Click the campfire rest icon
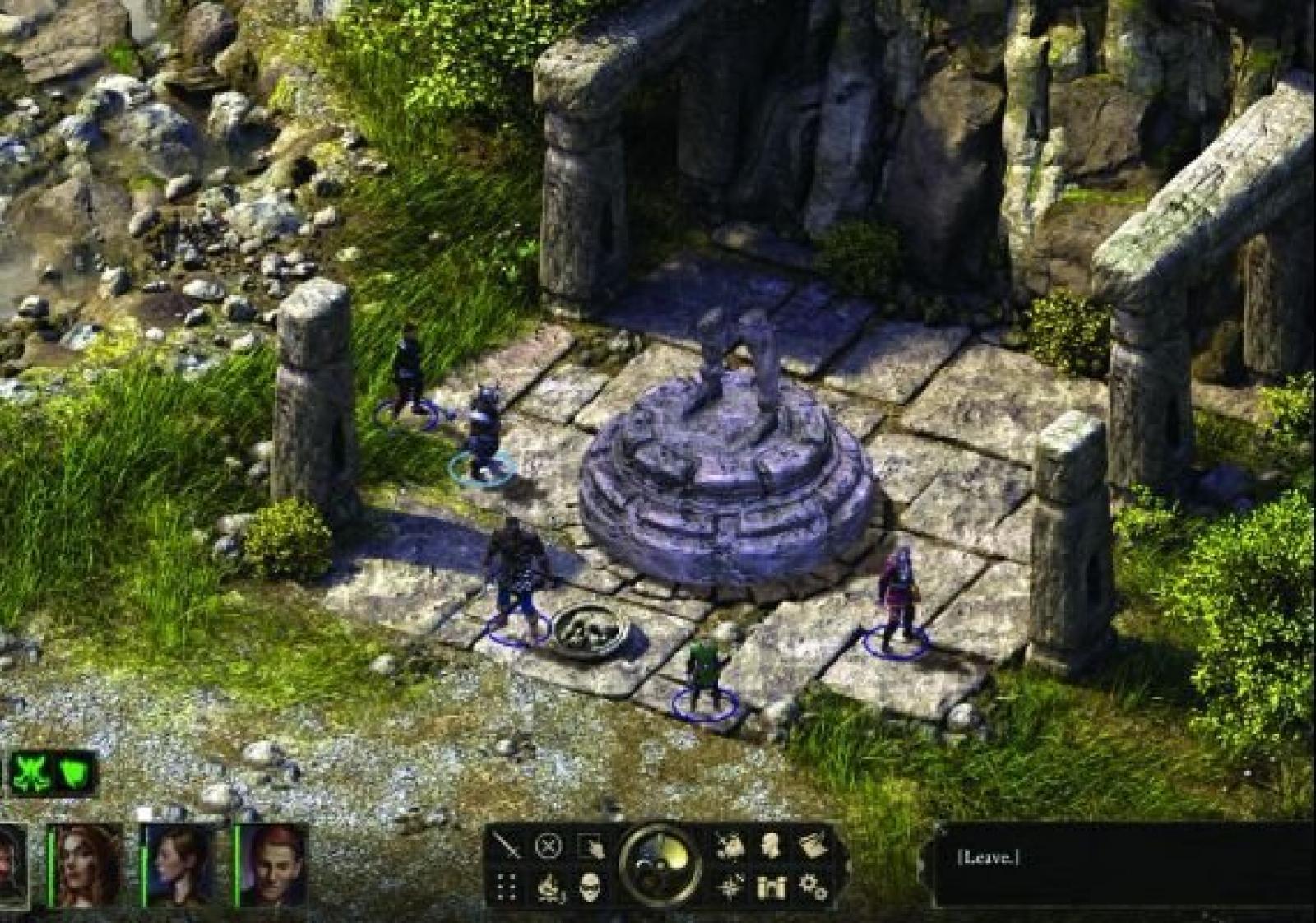 [549, 888]
